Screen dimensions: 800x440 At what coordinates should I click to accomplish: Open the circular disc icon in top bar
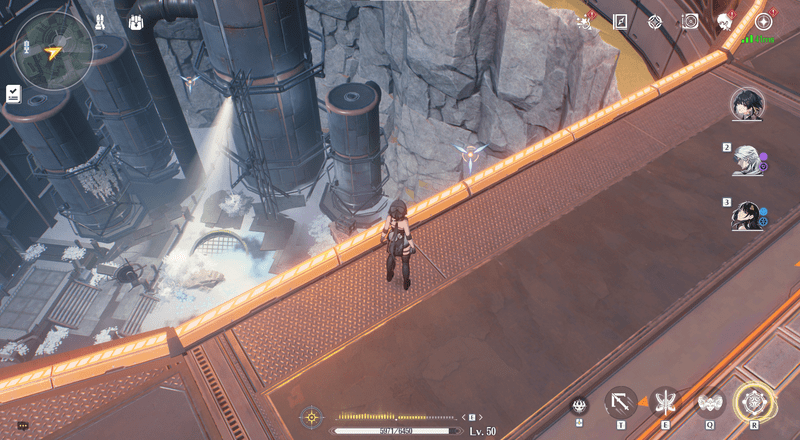(689, 21)
